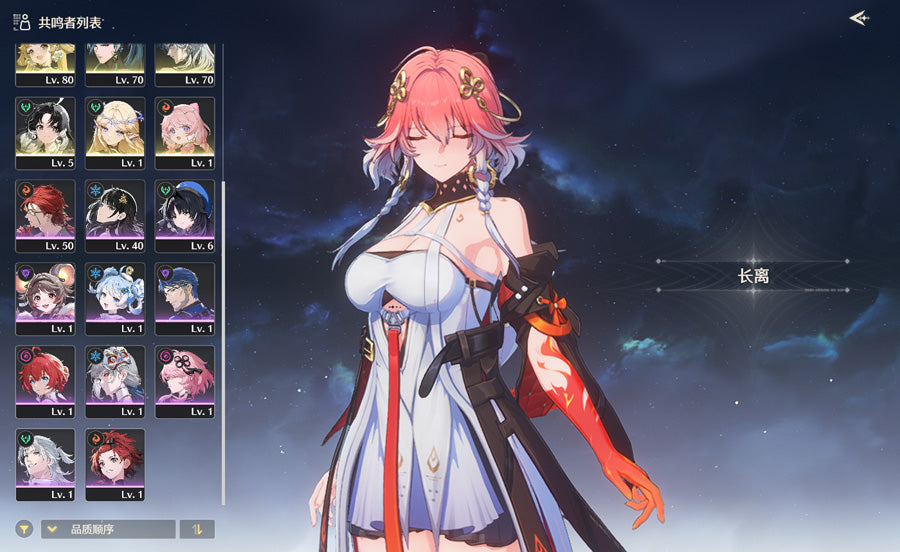Select the blue-haired man with glasses portrait
900x552 pixels.
pyautogui.click(x=185, y=298)
